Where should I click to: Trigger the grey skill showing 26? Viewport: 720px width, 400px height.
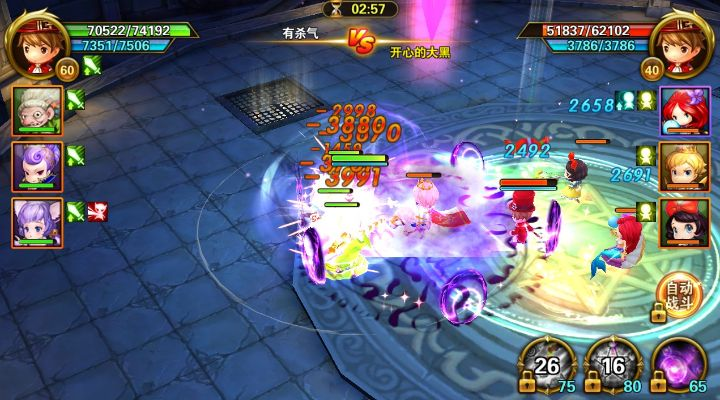coord(548,363)
